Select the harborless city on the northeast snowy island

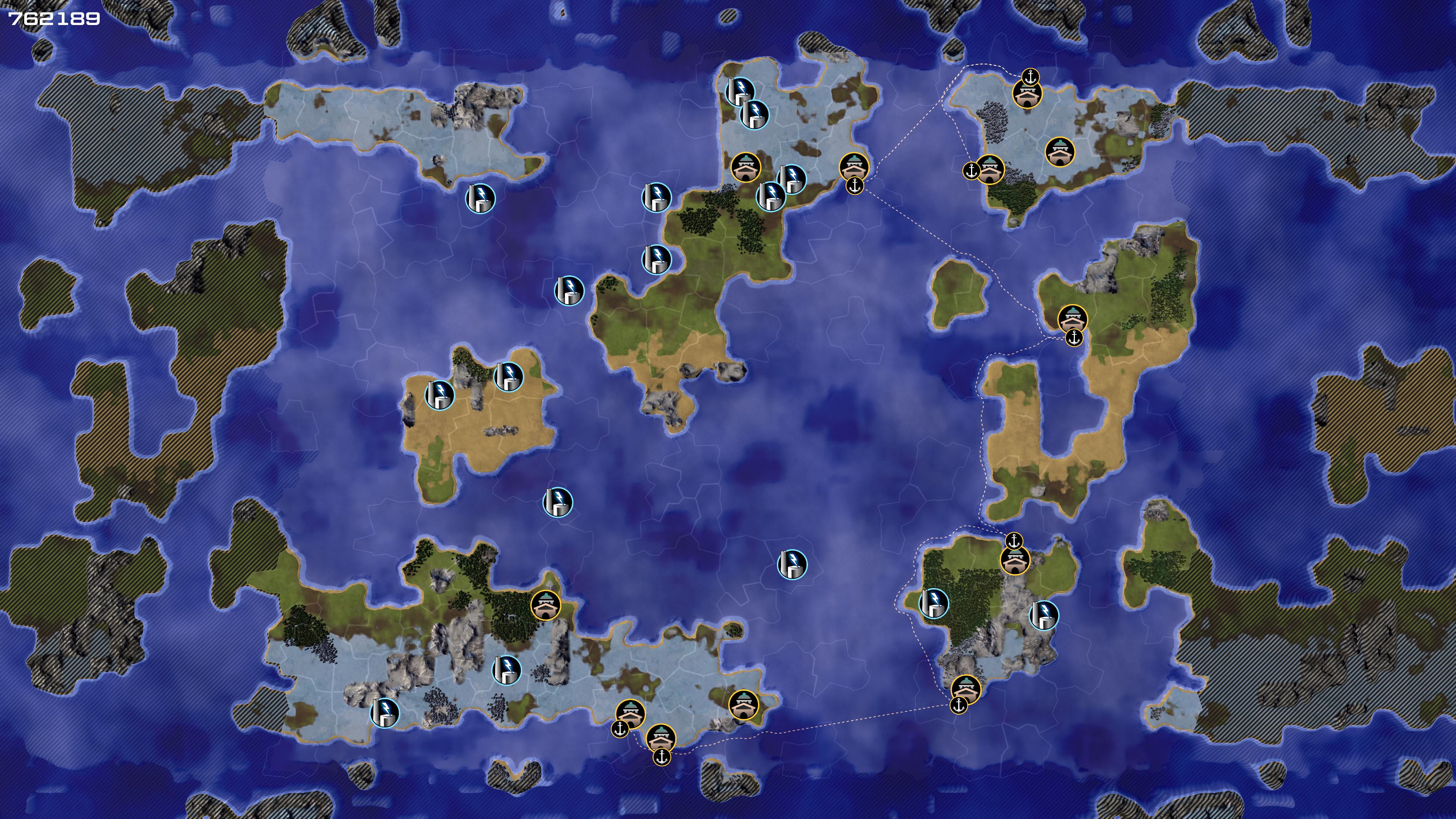click(1060, 152)
